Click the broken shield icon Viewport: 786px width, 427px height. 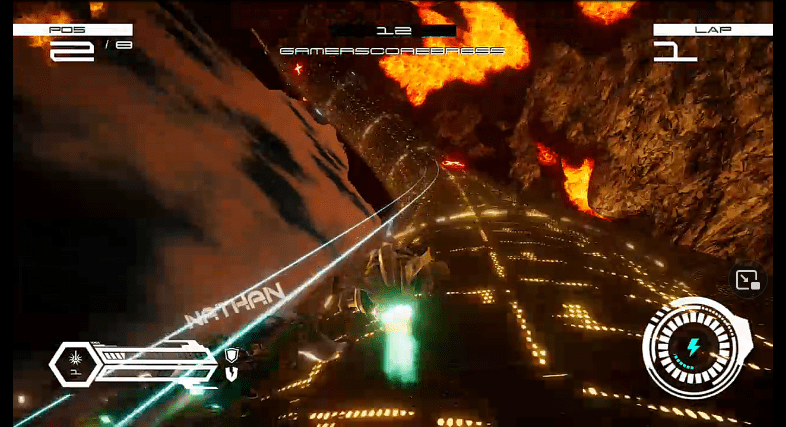click(232, 374)
